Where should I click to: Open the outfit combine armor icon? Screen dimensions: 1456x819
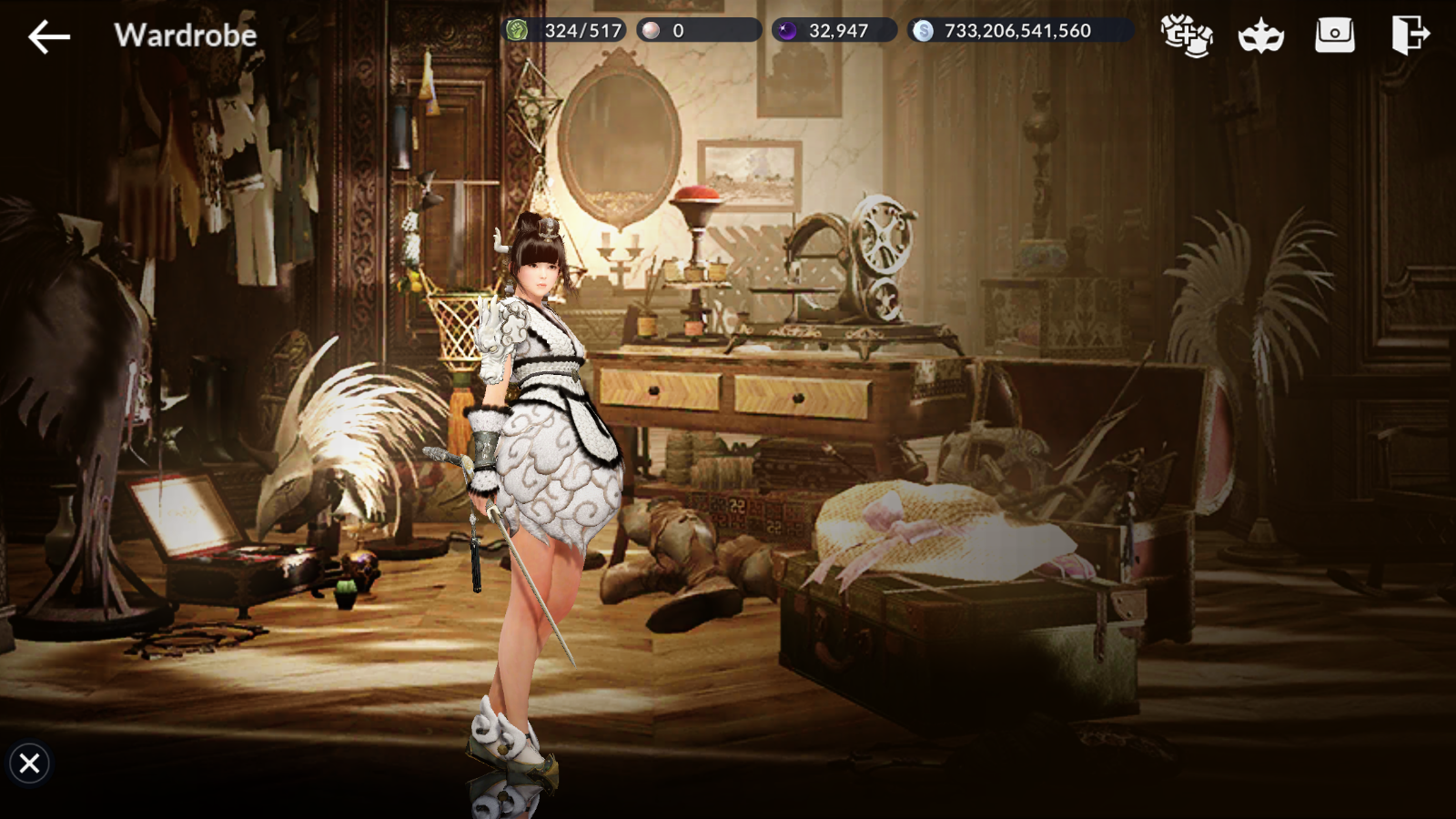[x=1187, y=35]
